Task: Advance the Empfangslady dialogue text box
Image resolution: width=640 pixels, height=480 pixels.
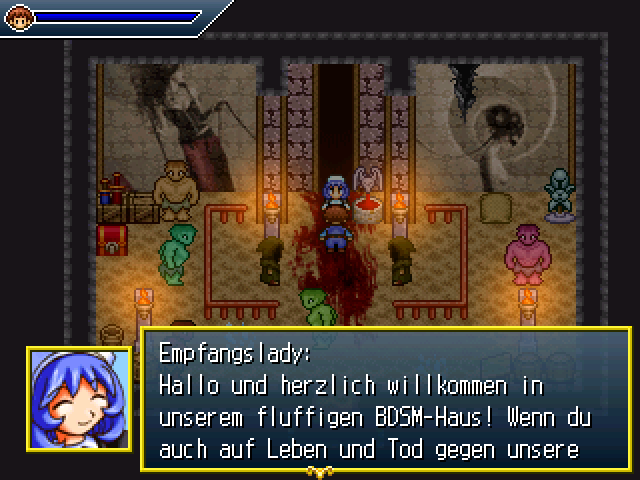Action: pos(385,397)
